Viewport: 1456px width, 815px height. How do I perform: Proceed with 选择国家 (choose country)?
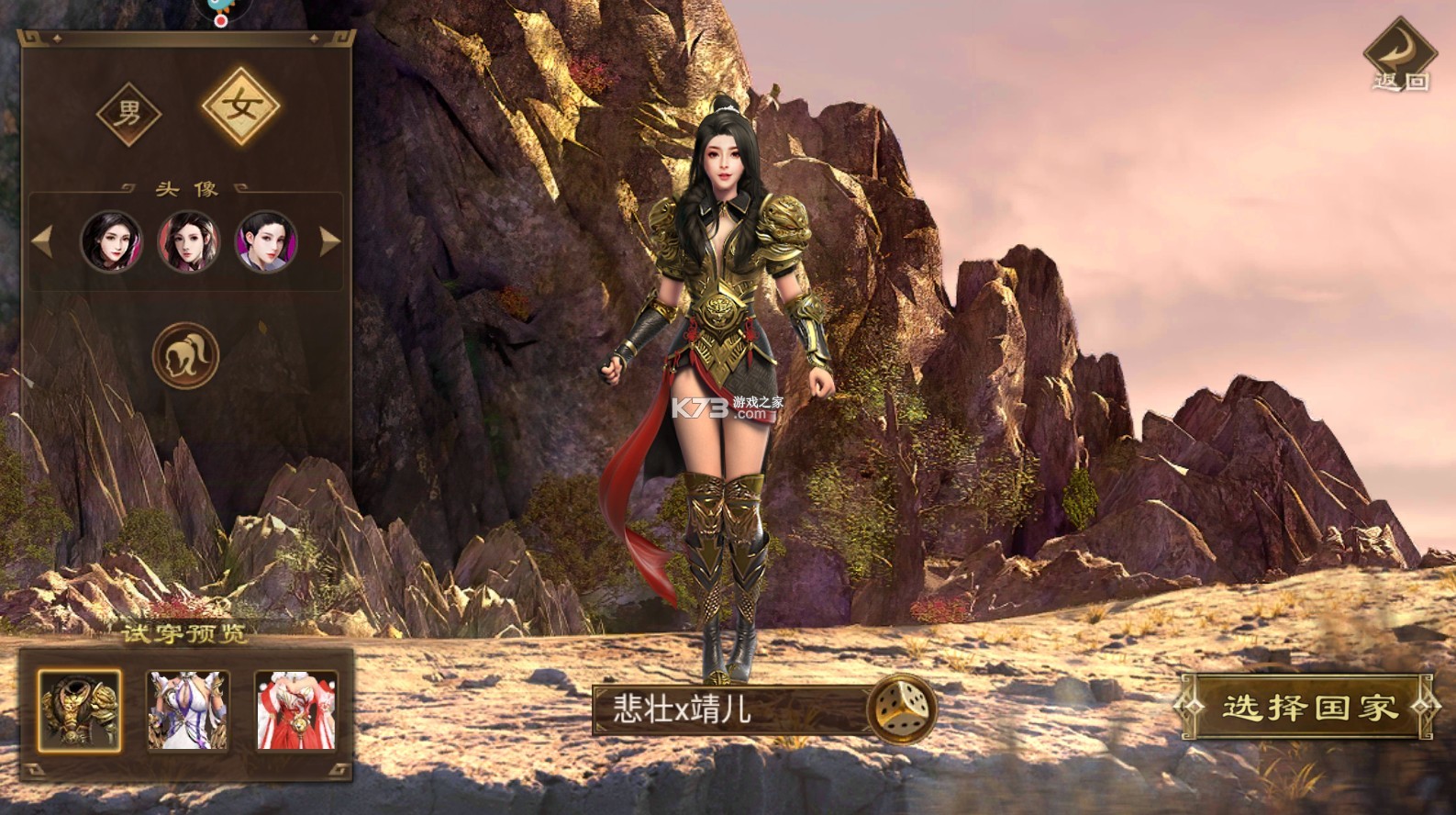1307,707
